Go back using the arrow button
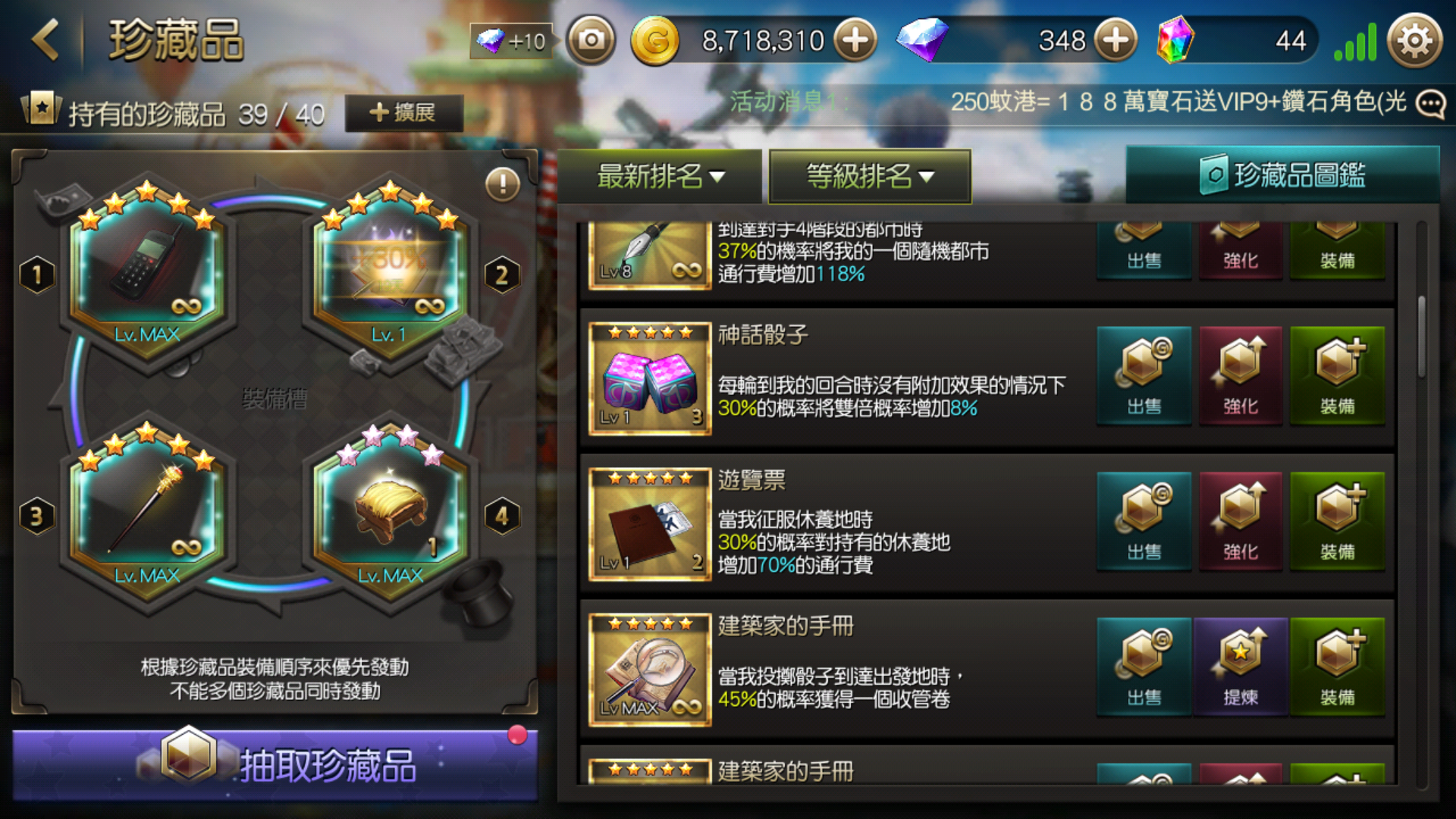1456x819 pixels. [x=46, y=39]
